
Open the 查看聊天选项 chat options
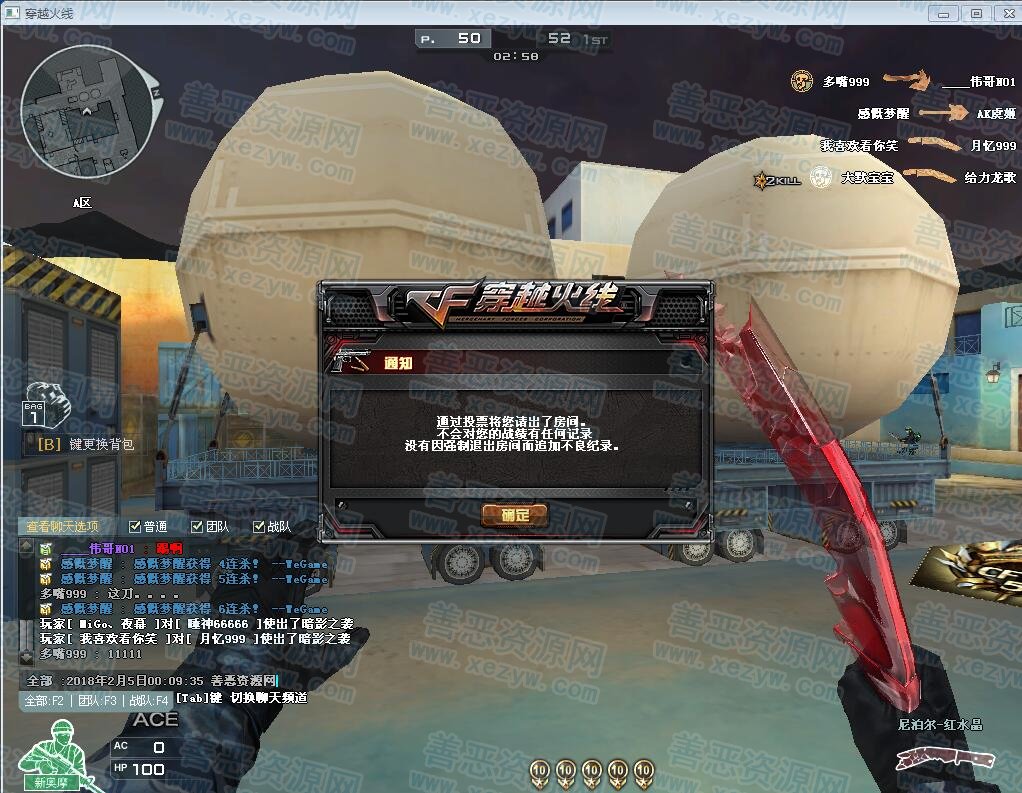[x=63, y=526]
